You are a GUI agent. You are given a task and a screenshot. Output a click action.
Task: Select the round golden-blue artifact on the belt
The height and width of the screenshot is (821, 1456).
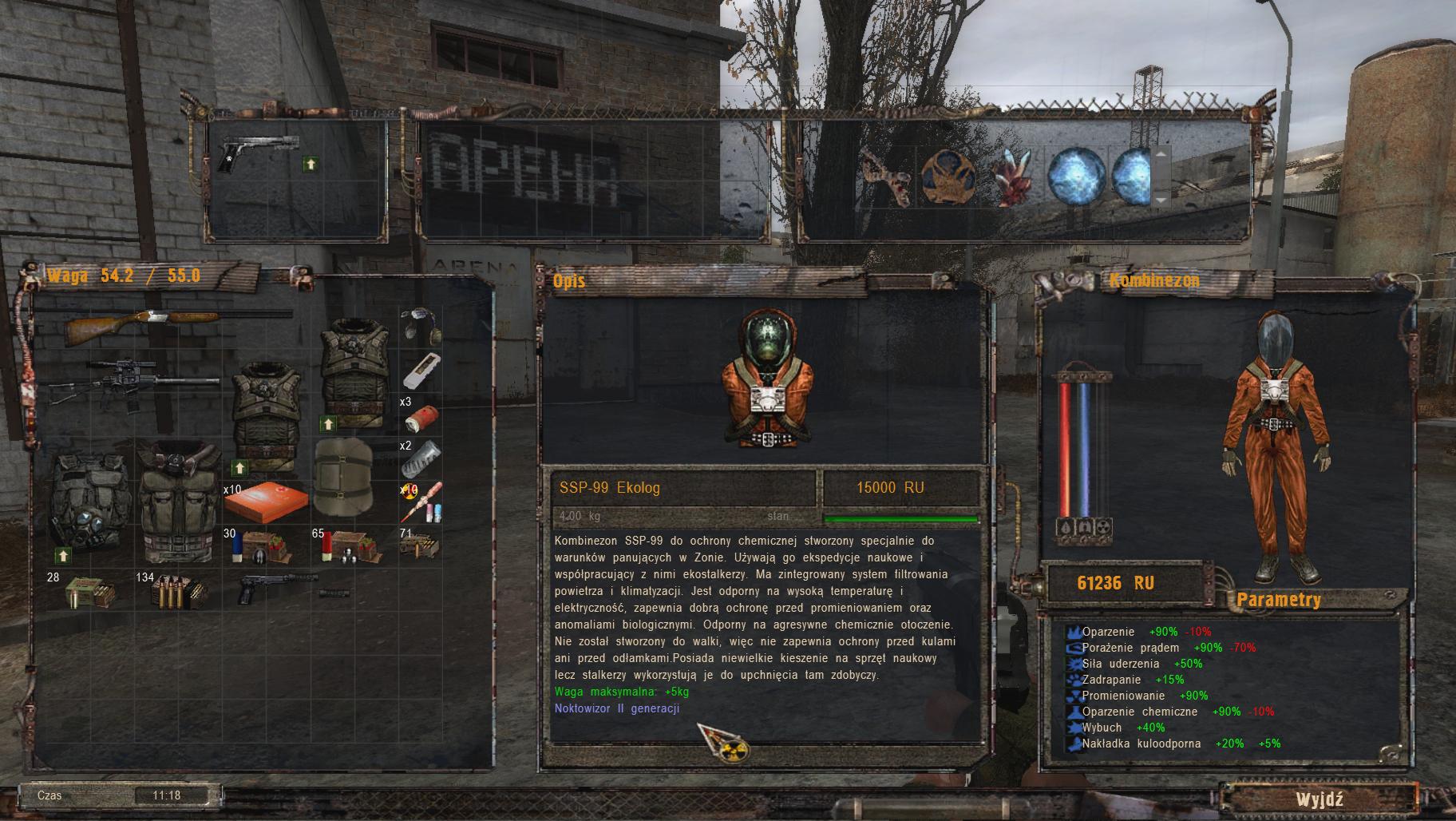click(950, 176)
